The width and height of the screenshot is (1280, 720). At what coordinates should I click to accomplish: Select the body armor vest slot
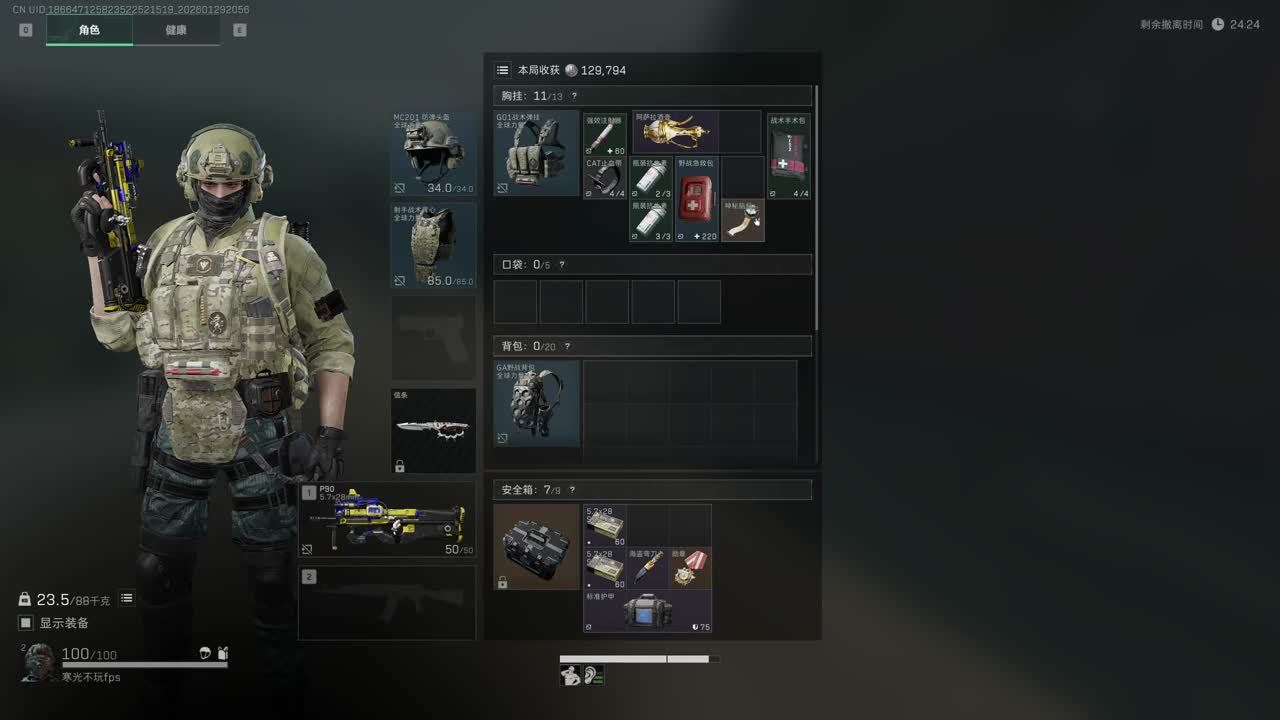433,246
